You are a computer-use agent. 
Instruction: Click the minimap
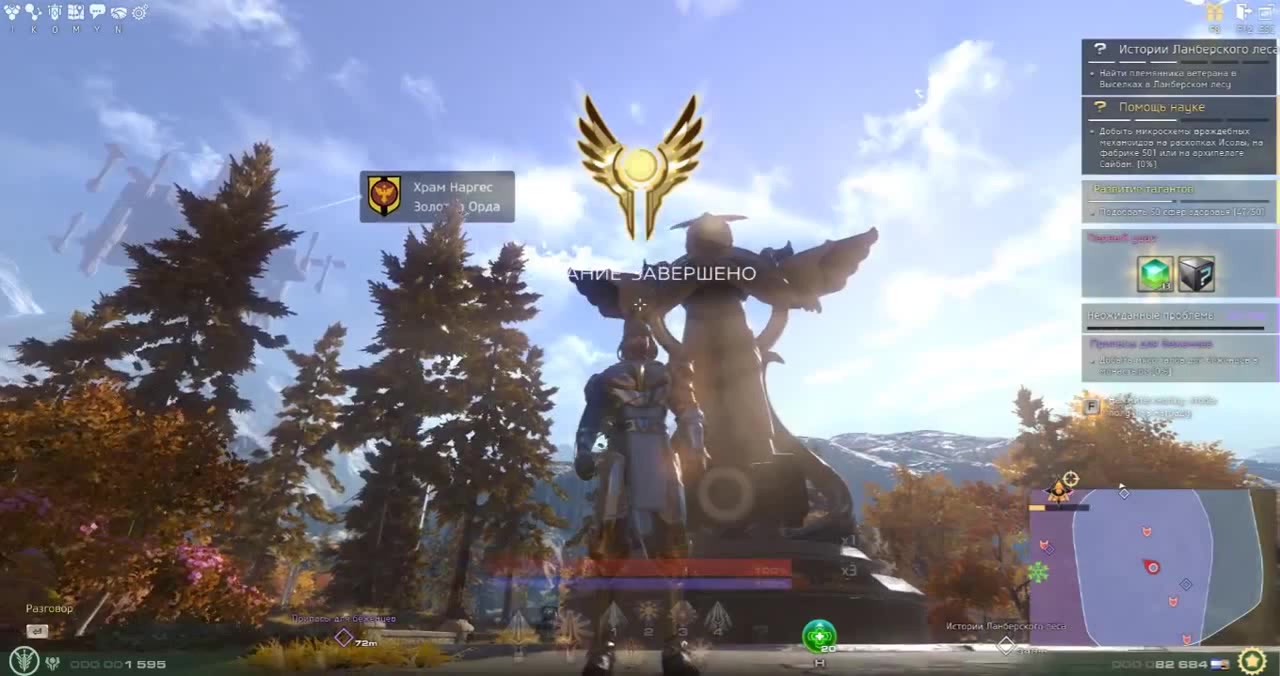pyautogui.click(x=1150, y=567)
